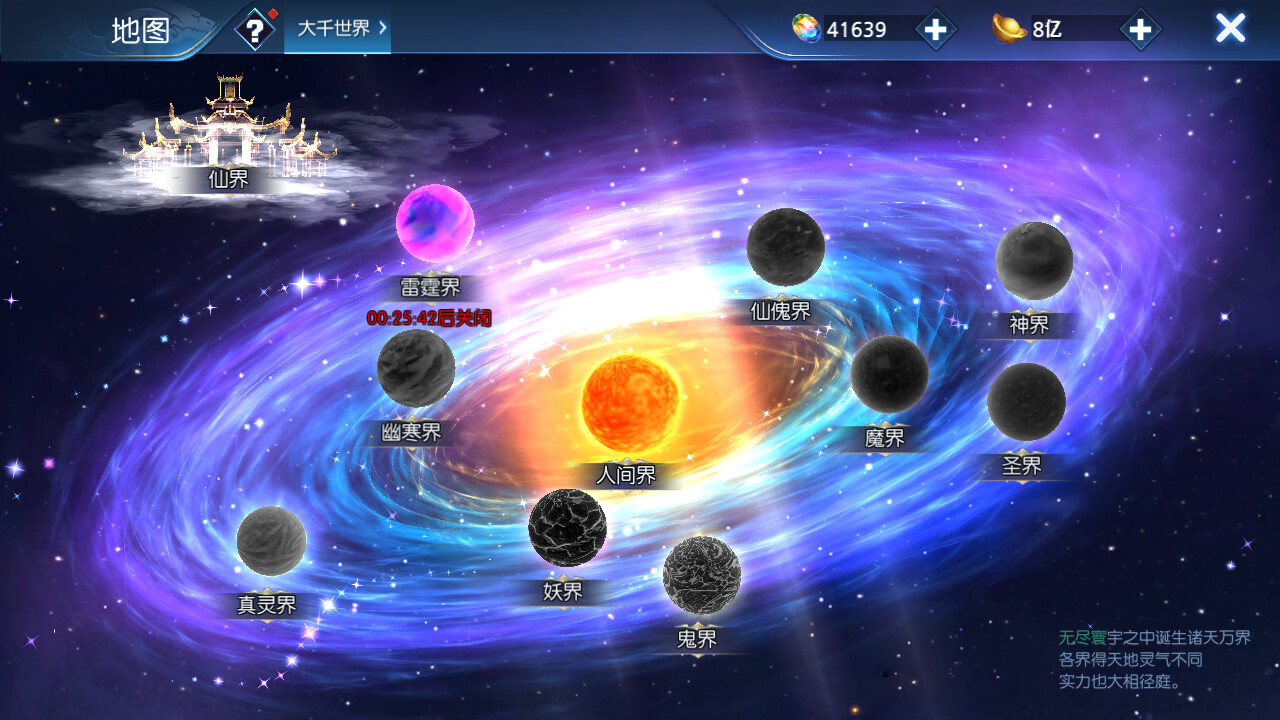
Task: Open the 神界 realm
Action: pos(1034,261)
